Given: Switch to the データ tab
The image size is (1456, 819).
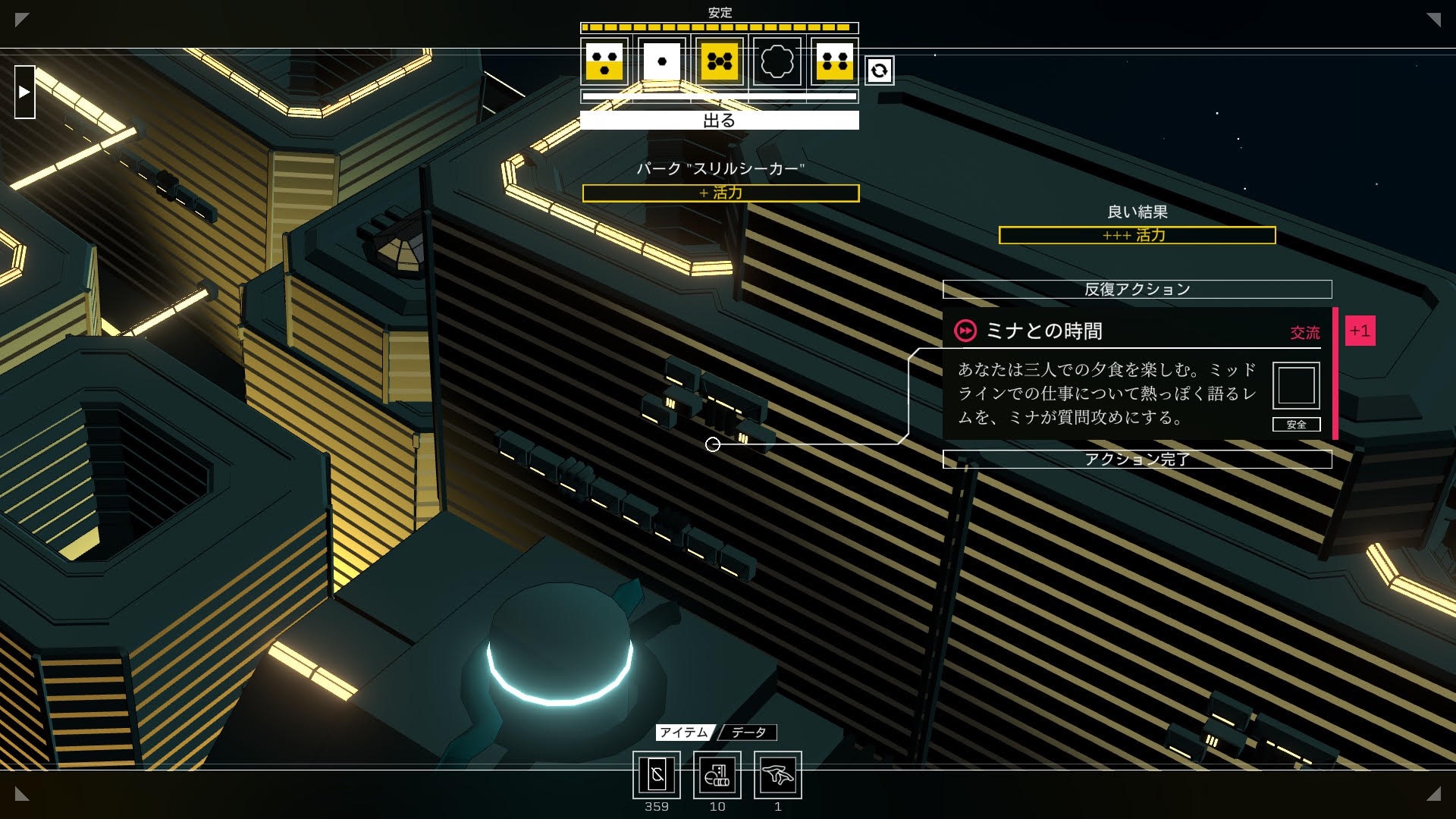Looking at the screenshot, I should [x=748, y=732].
